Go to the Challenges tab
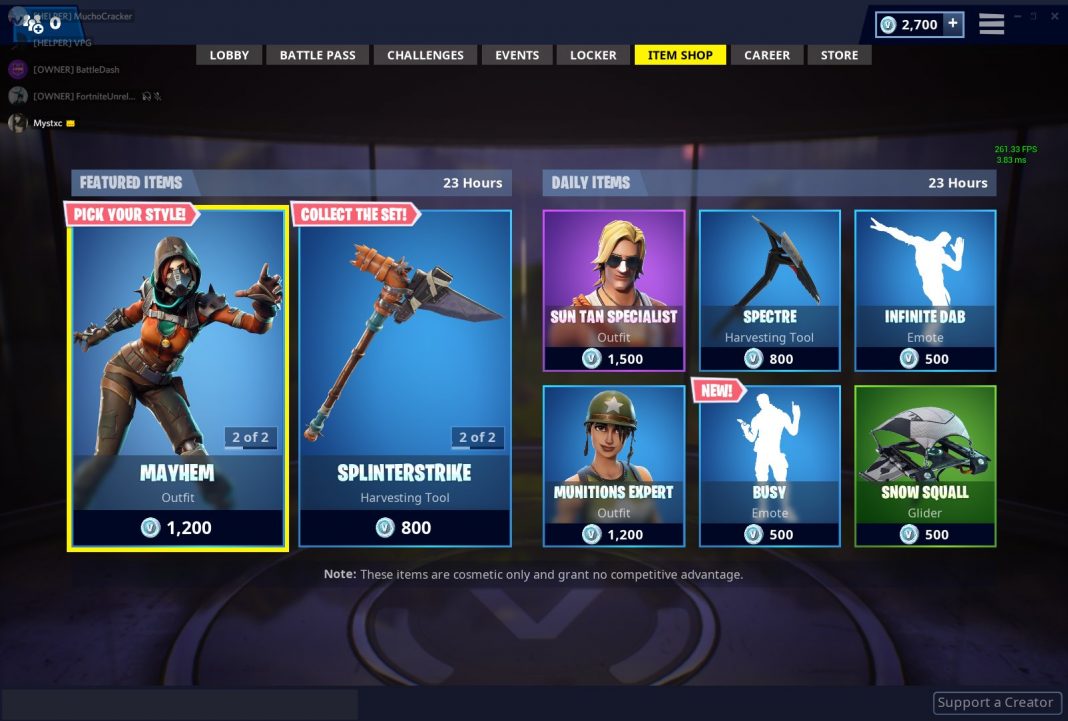The height and width of the screenshot is (721, 1068). [x=425, y=55]
